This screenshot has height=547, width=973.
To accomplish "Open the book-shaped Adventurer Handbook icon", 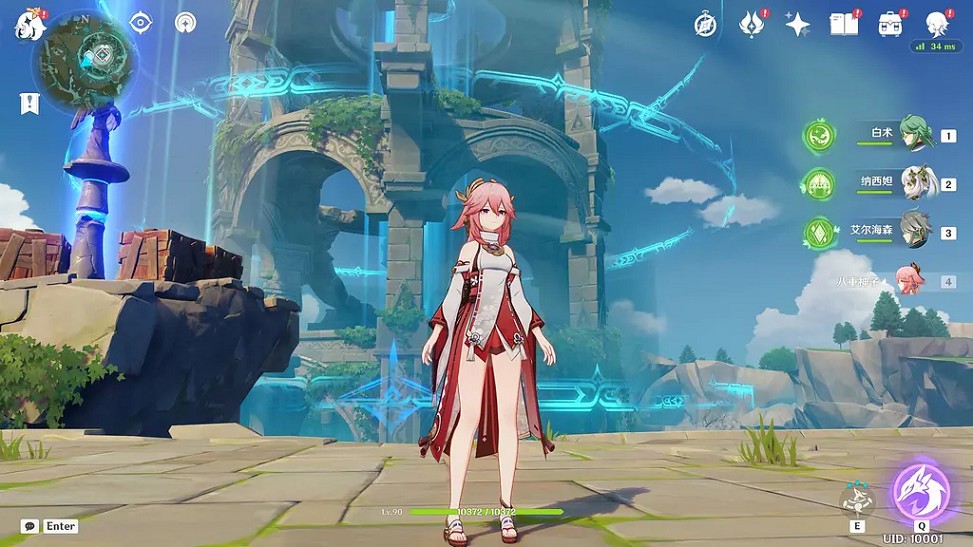I will pyautogui.click(x=843, y=24).
